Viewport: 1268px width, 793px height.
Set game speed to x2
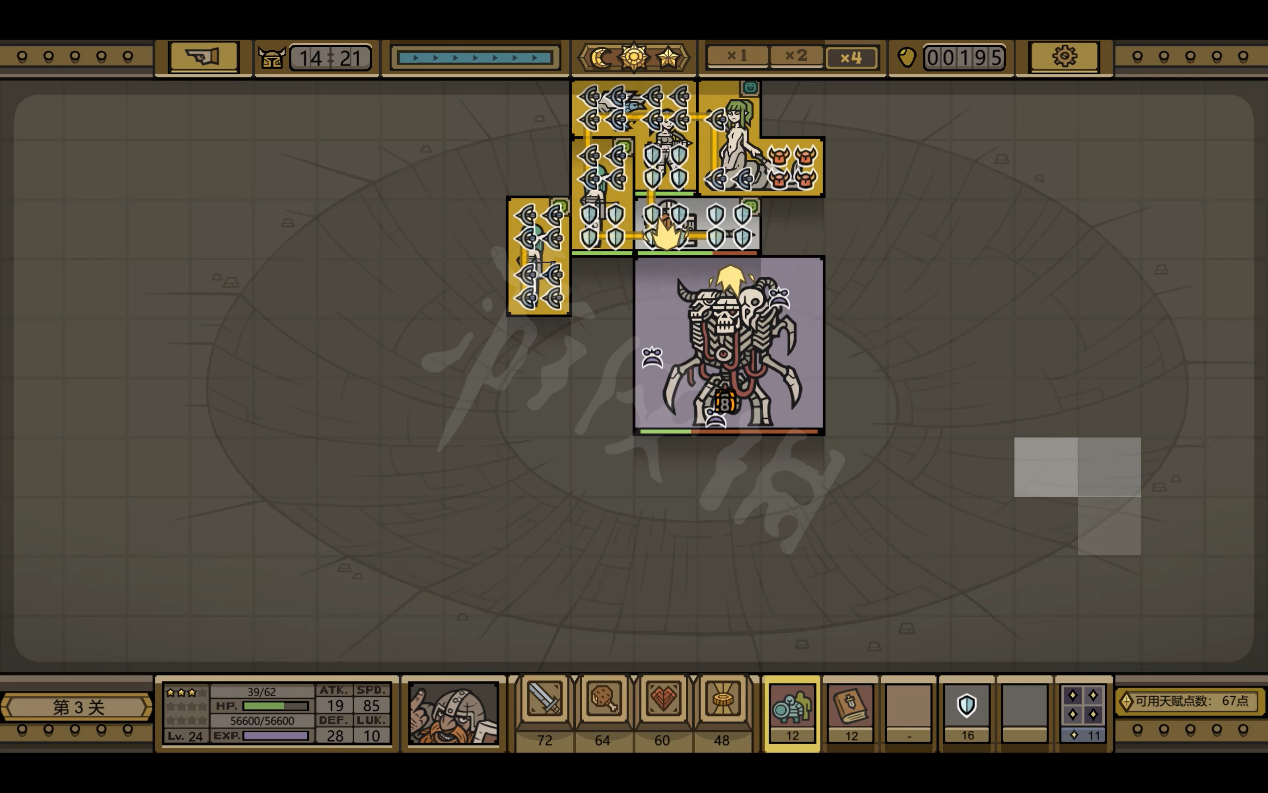point(795,57)
